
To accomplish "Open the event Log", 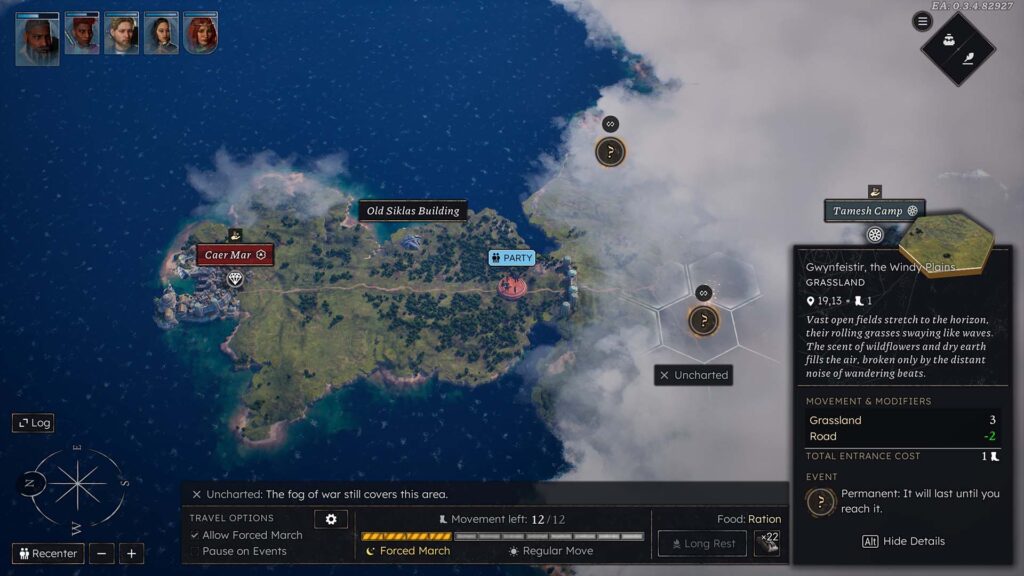I will (33, 423).
